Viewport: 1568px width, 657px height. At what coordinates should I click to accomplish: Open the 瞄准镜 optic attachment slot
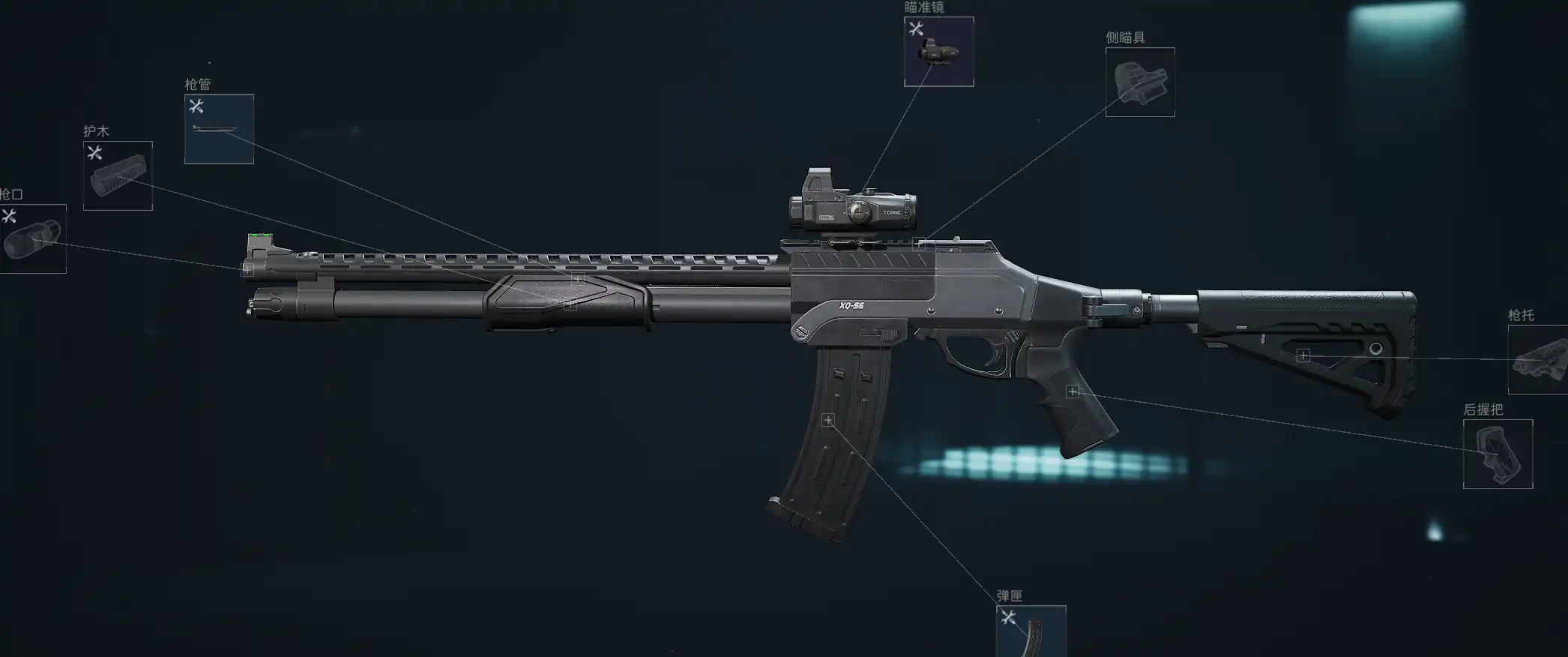pyautogui.click(x=938, y=52)
